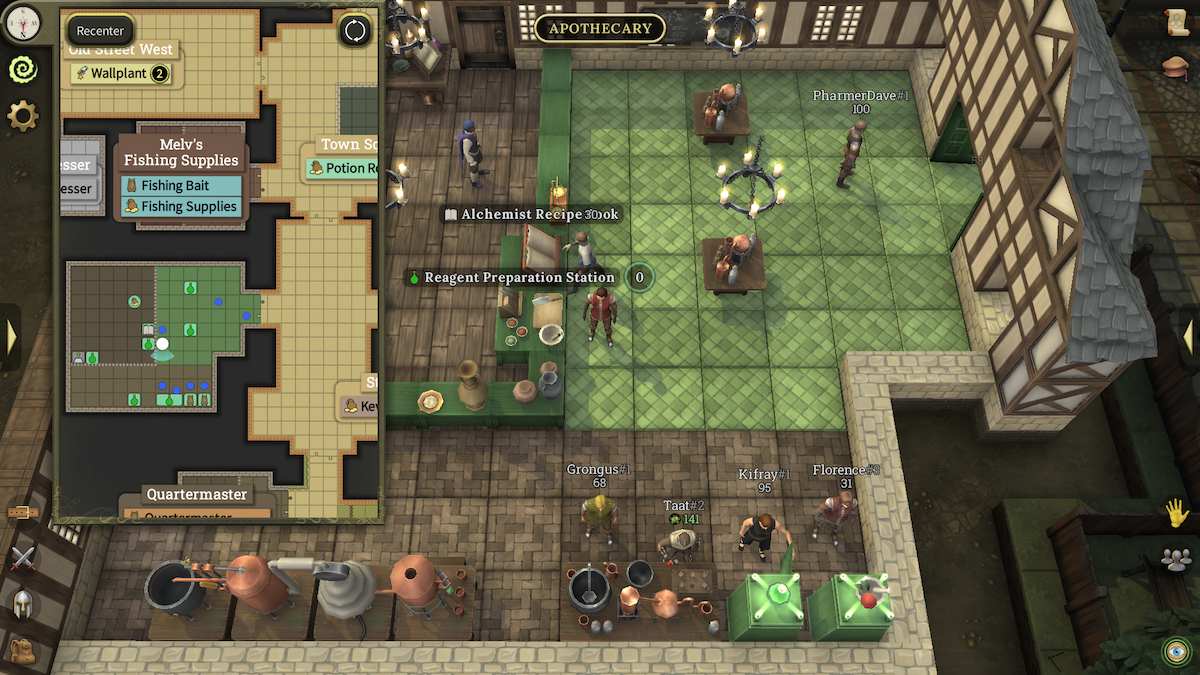Screen dimensions: 1200x675
Task: Select the Wallplant map label
Action: pyautogui.click(x=120, y=73)
